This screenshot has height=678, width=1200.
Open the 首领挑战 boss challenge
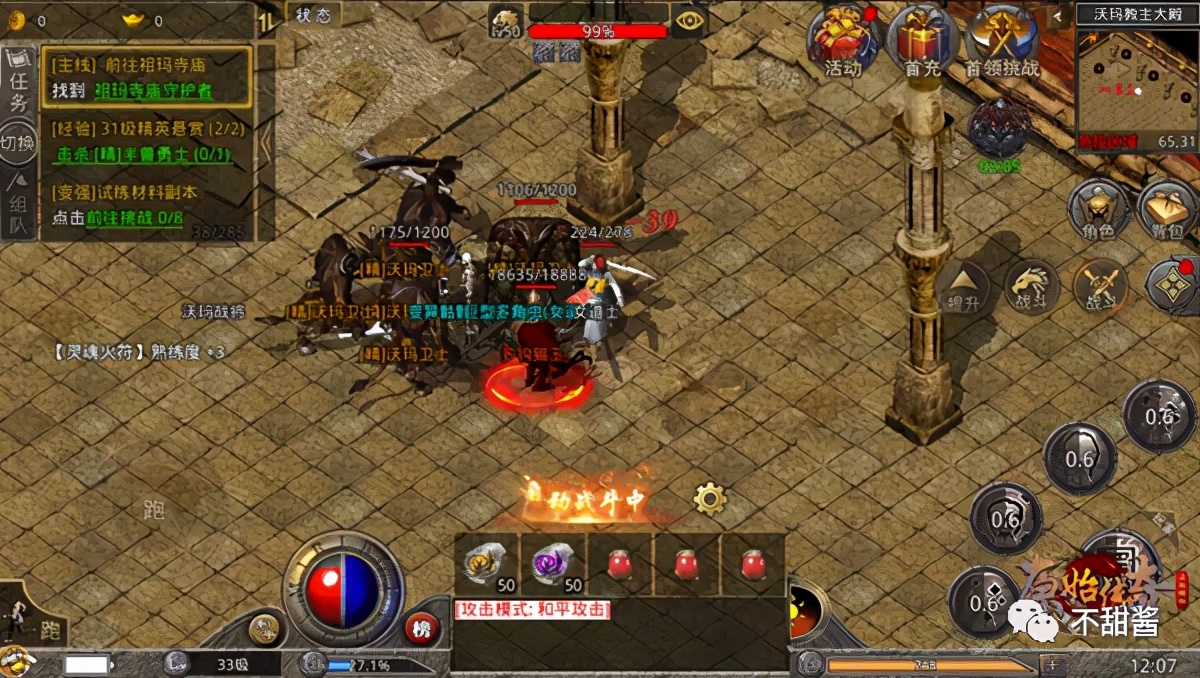click(1002, 40)
